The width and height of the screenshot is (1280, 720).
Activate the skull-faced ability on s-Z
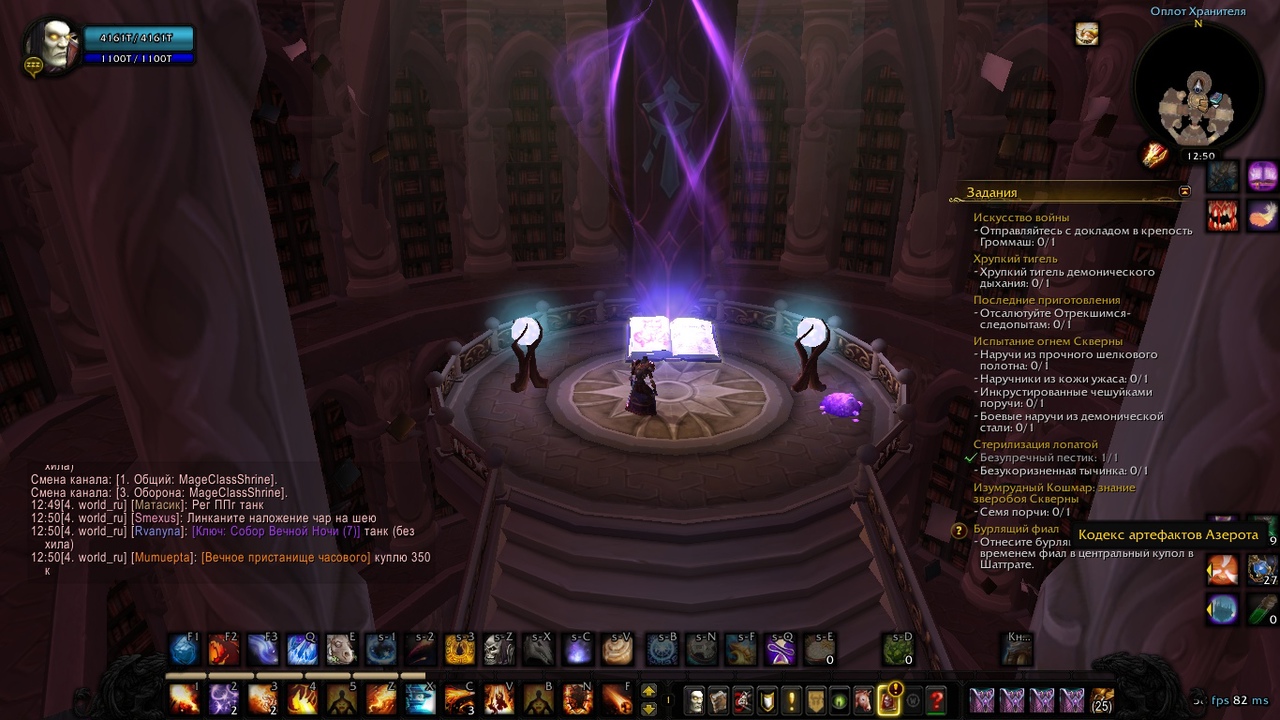[x=498, y=650]
